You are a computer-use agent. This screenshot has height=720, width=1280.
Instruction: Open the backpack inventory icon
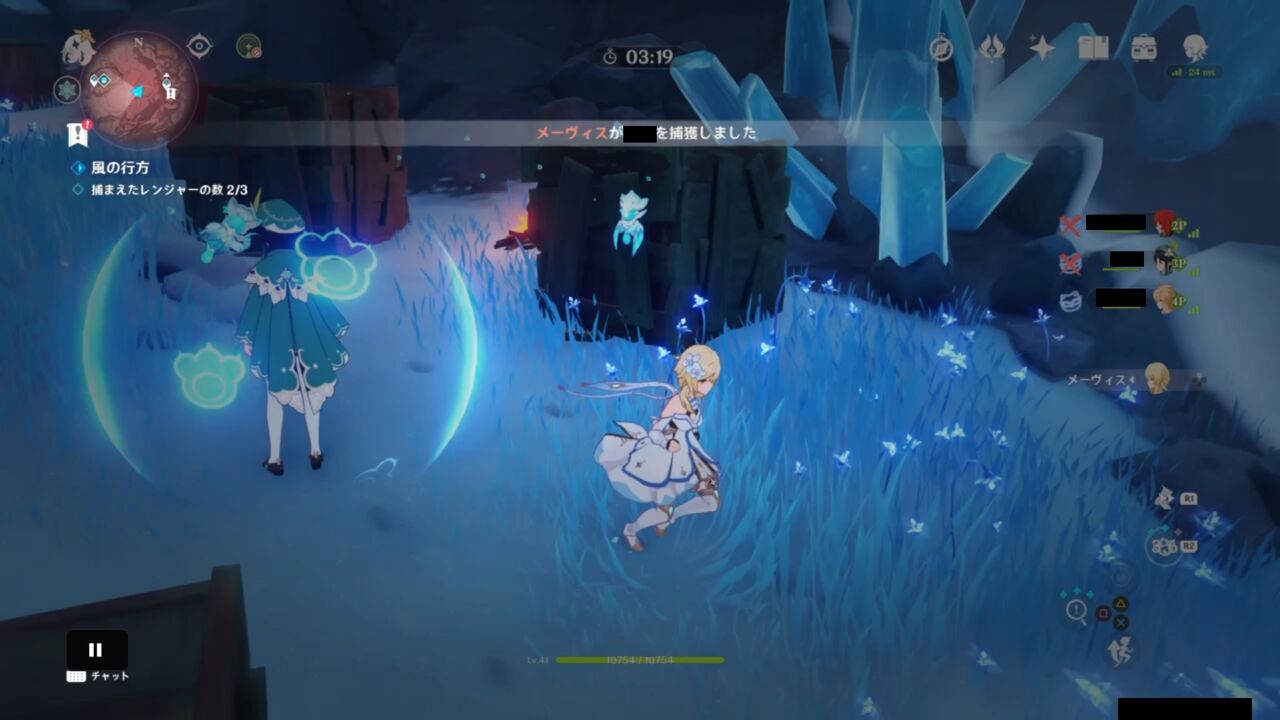[1145, 47]
